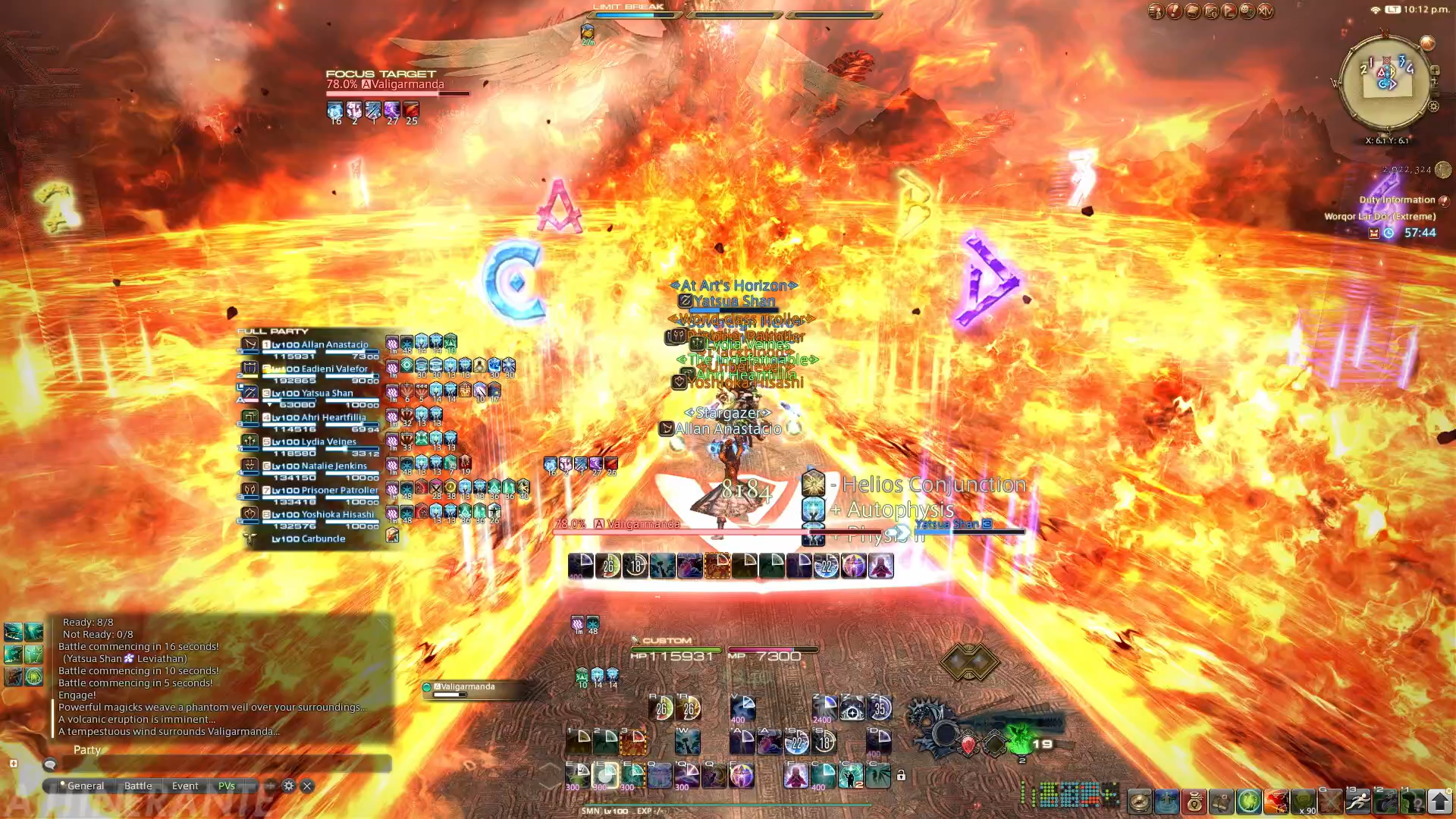The width and height of the screenshot is (1456, 819).
Task: Open the minimap settings gear
Action: pos(1433,107)
